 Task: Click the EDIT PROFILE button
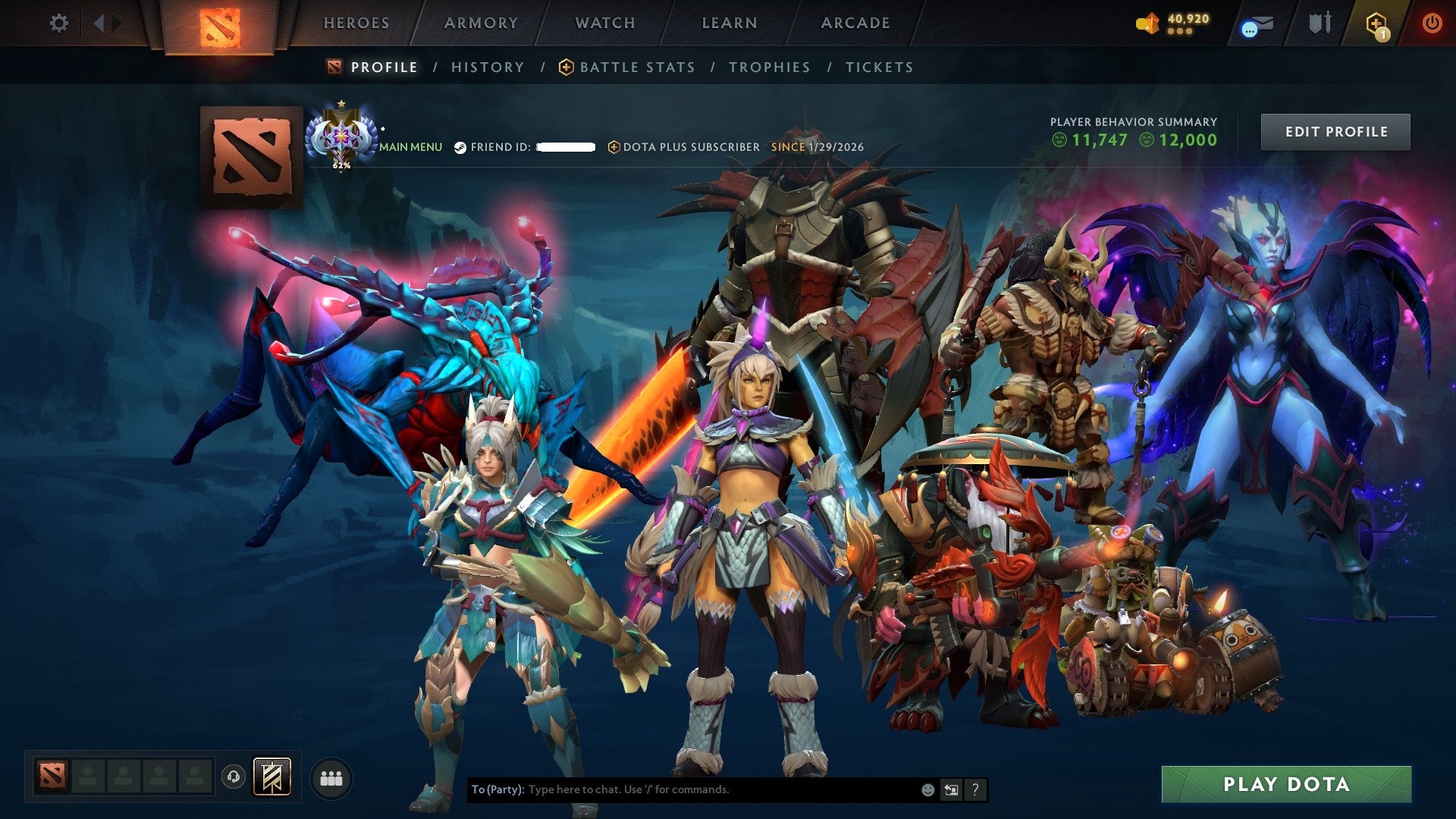1335,130
